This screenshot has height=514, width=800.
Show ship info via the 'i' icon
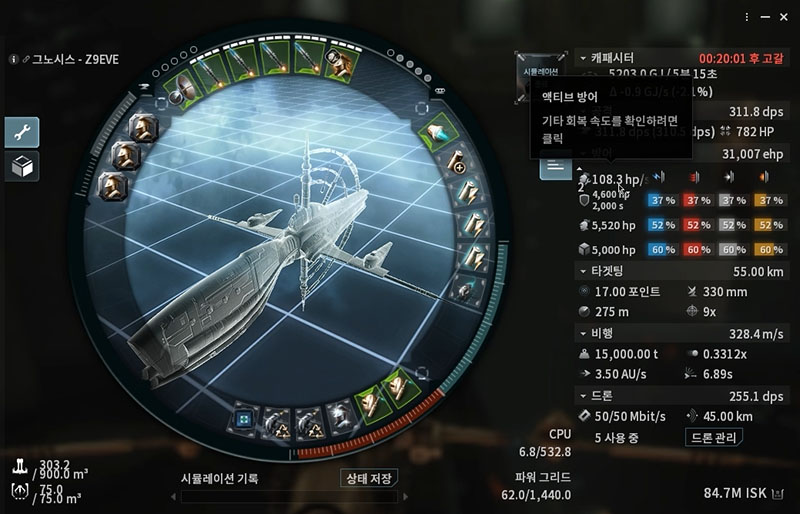click(x=13, y=59)
